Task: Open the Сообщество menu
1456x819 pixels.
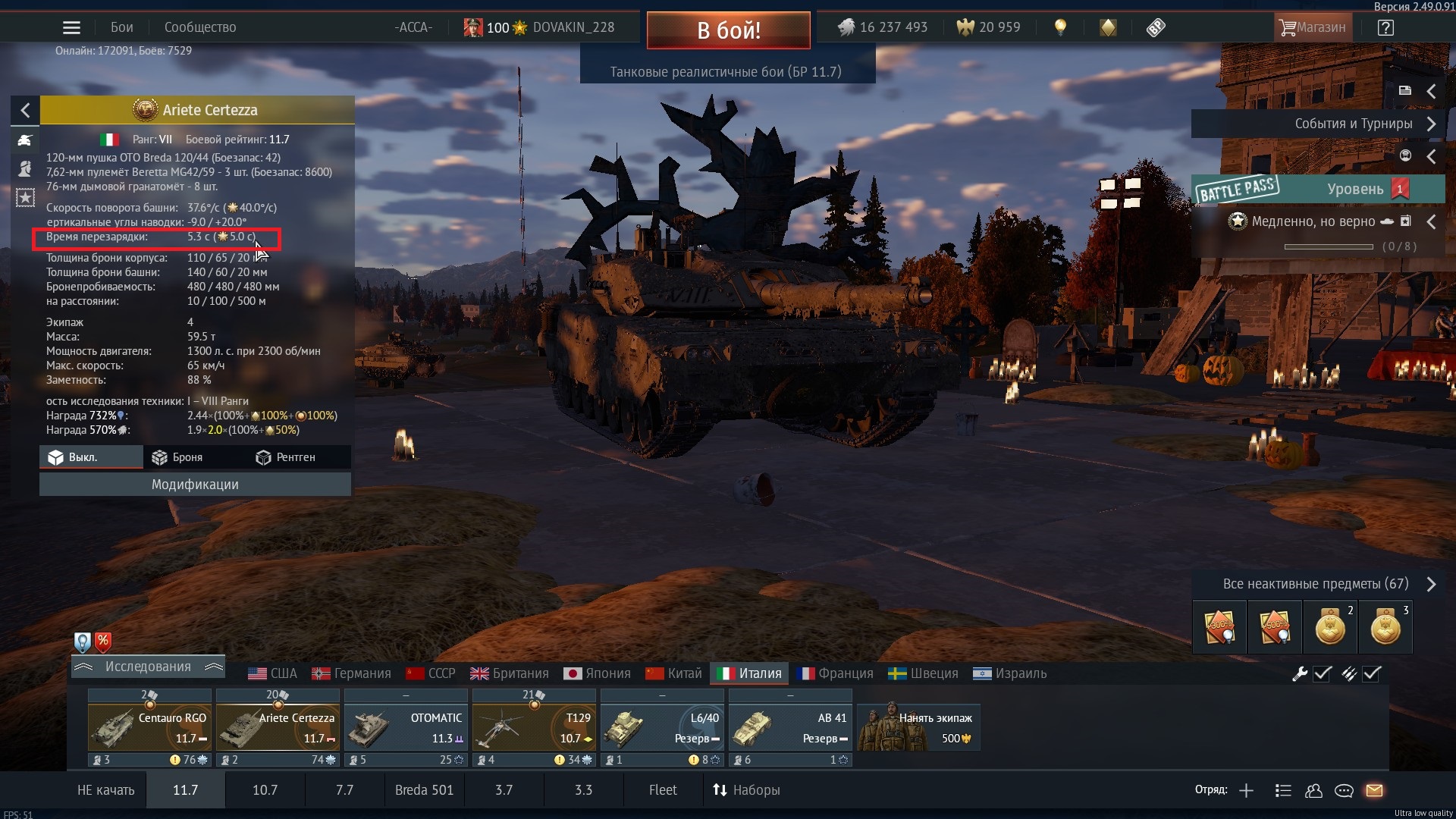Action: pyautogui.click(x=200, y=28)
